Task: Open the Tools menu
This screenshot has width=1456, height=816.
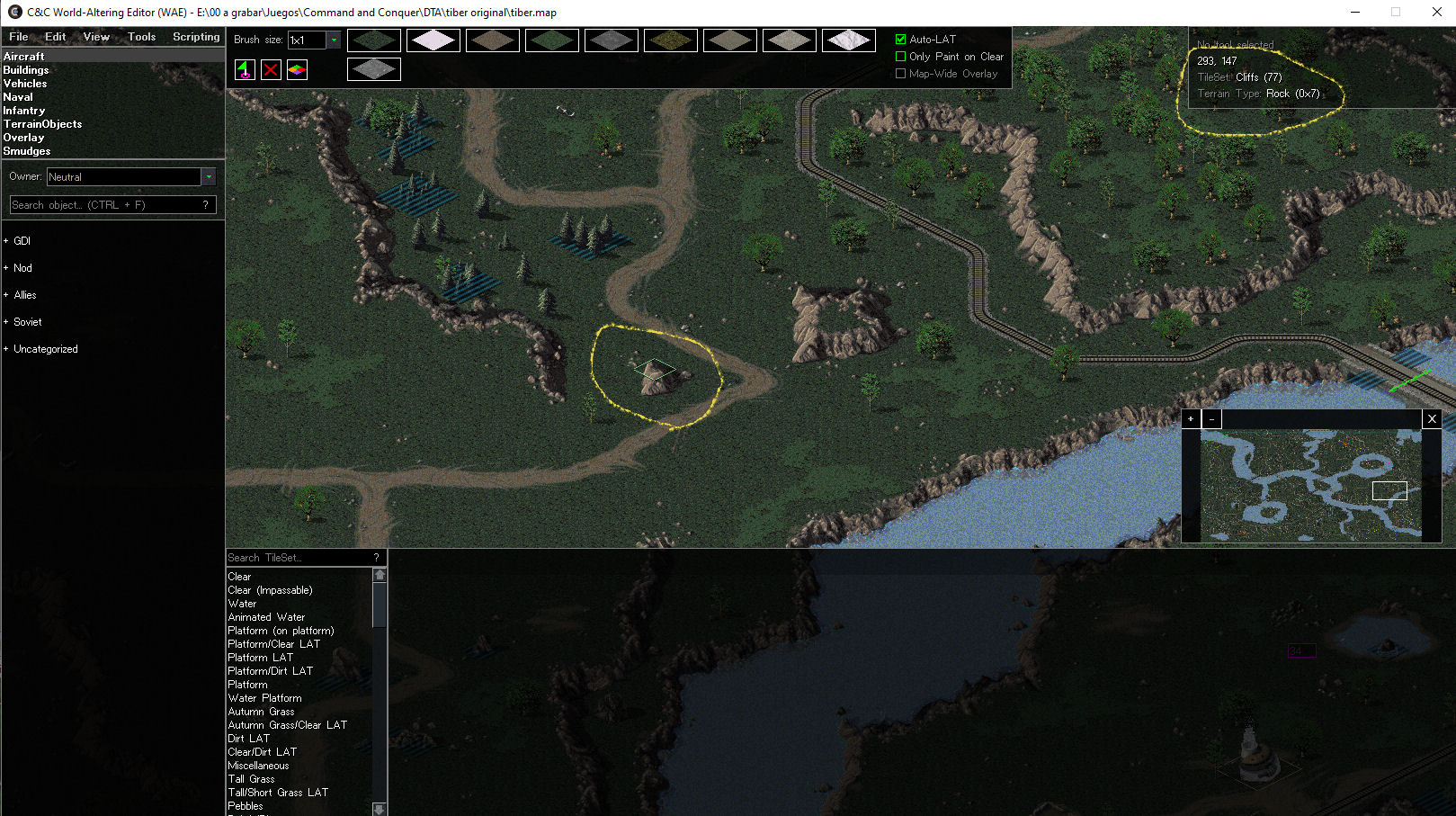Action: 141,37
